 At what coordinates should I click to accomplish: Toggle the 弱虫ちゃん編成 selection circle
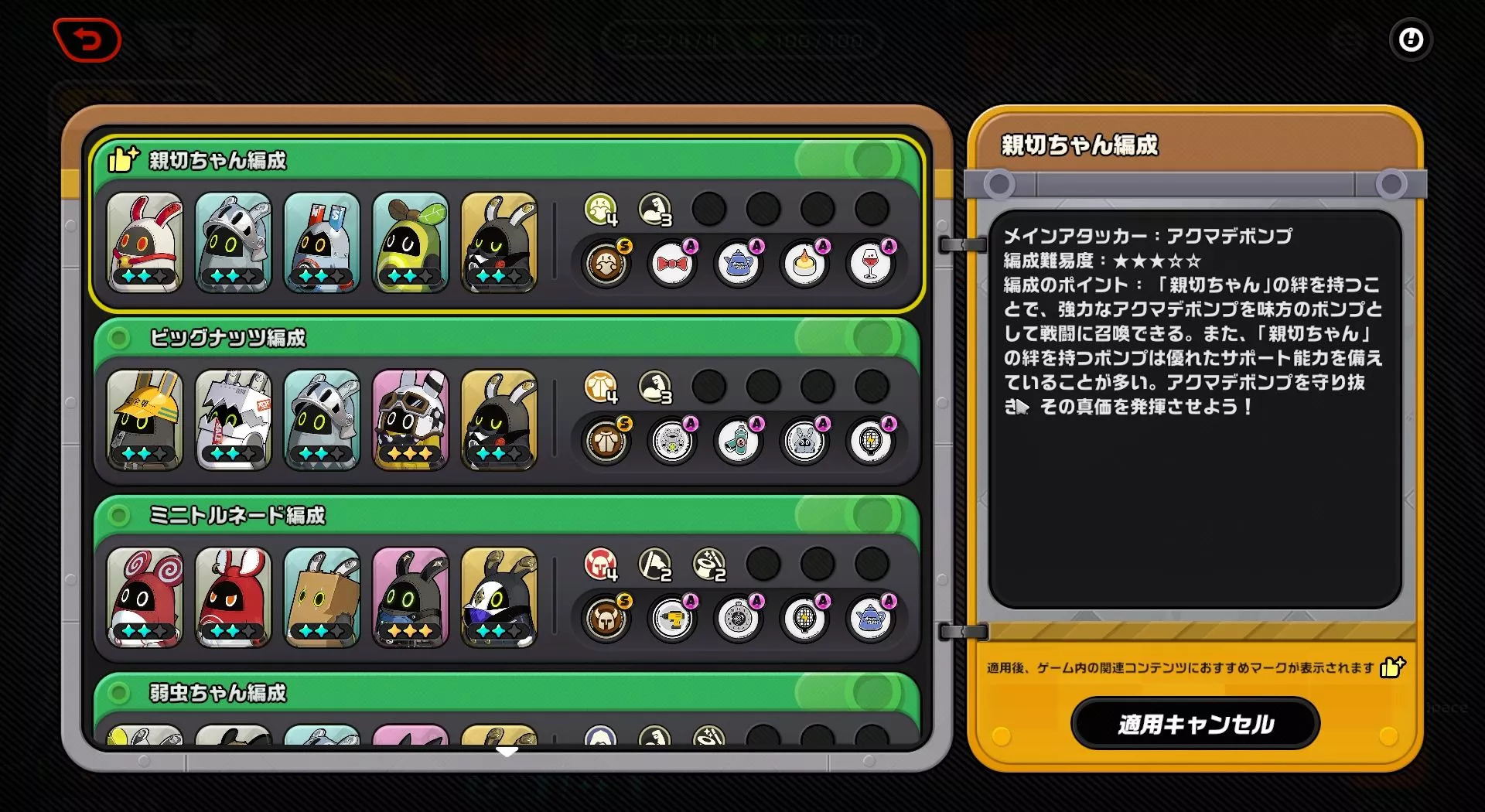[x=118, y=694]
